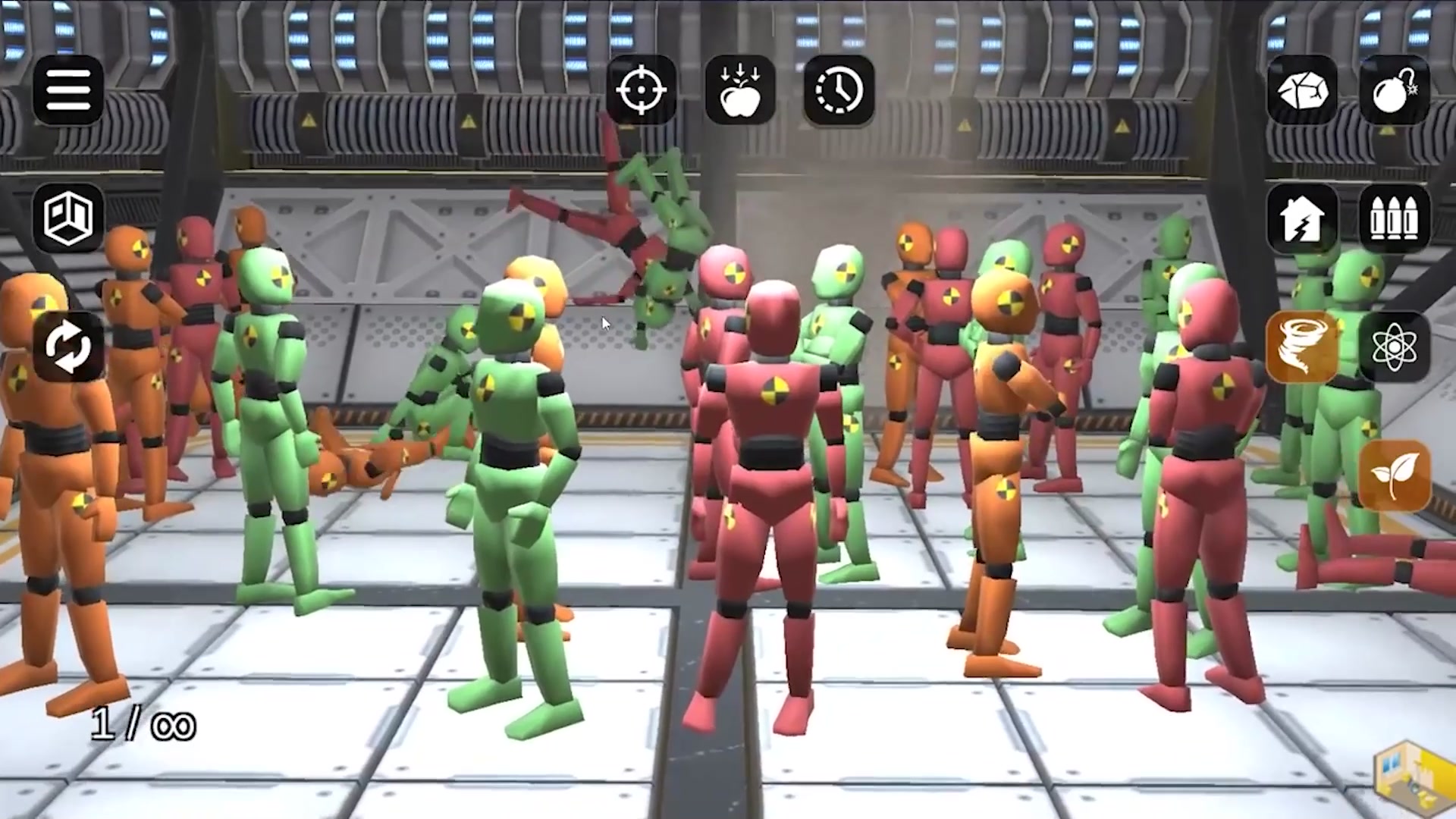1456x819 pixels.
Task: Select the atom nuclear weapon
Action: pos(1395,347)
